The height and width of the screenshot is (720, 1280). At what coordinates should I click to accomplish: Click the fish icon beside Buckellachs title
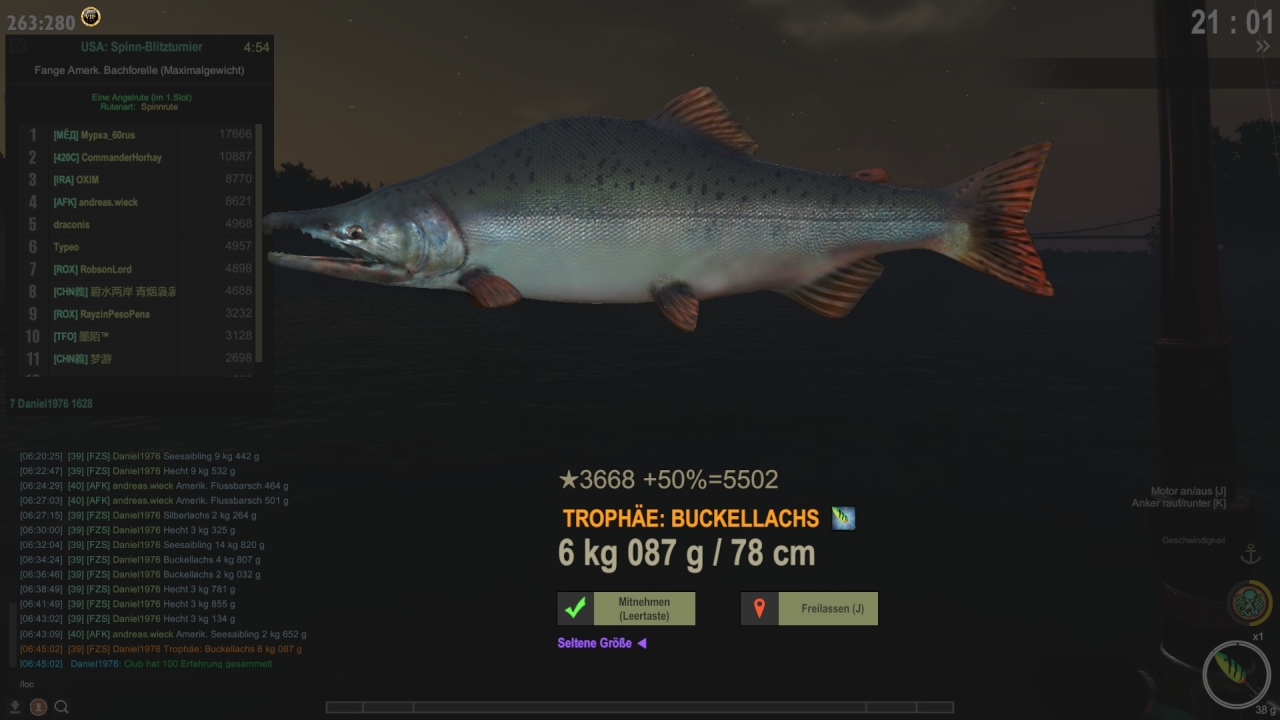pyautogui.click(x=843, y=518)
